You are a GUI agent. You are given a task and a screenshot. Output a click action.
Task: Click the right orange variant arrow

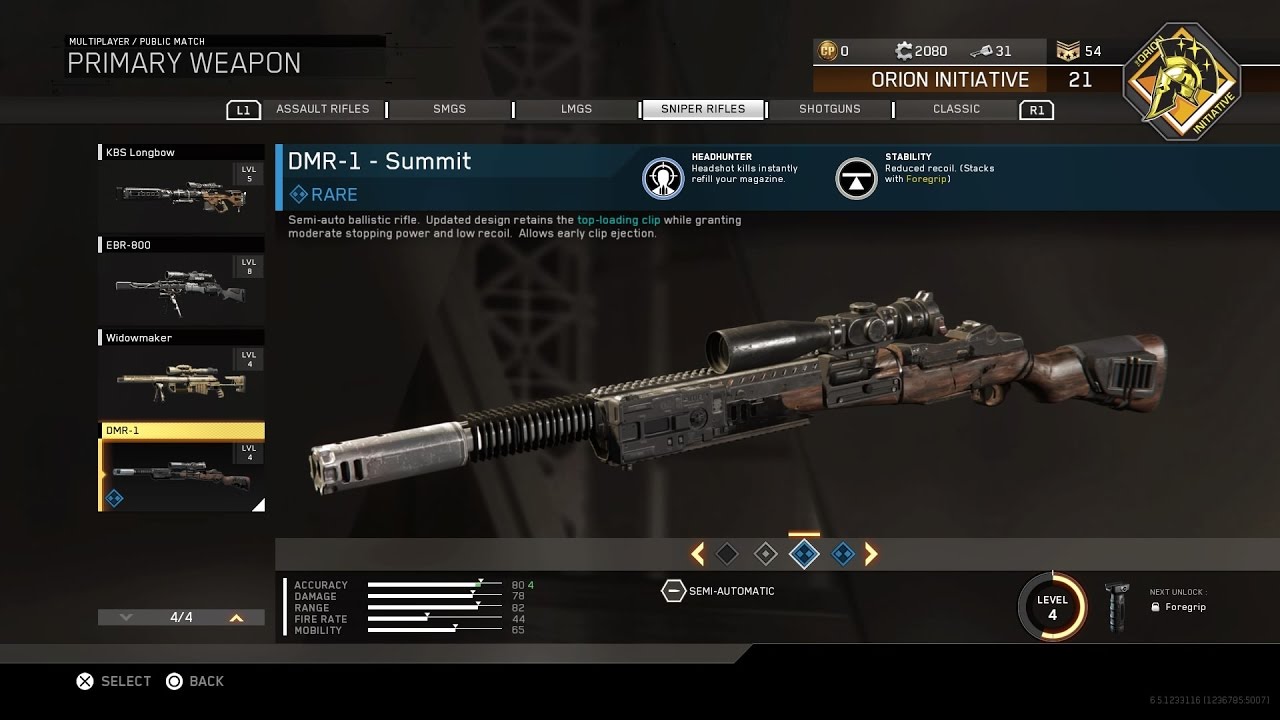click(x=871, y=553)
